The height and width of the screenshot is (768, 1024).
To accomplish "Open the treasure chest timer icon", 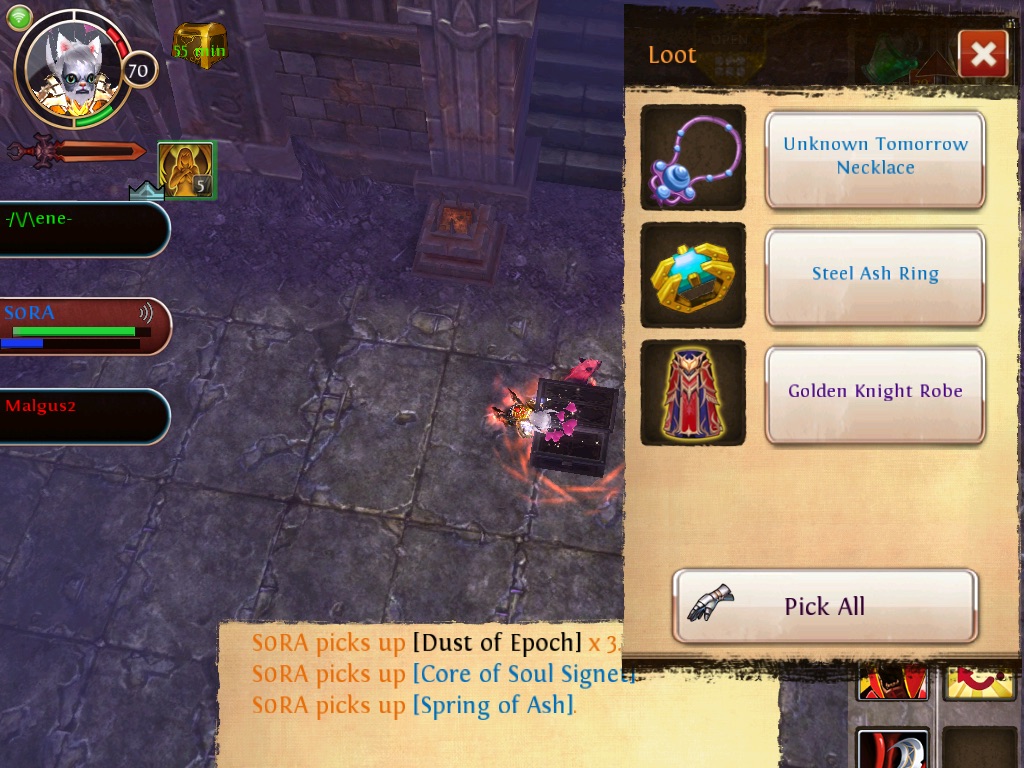I will tap(200, 45).
